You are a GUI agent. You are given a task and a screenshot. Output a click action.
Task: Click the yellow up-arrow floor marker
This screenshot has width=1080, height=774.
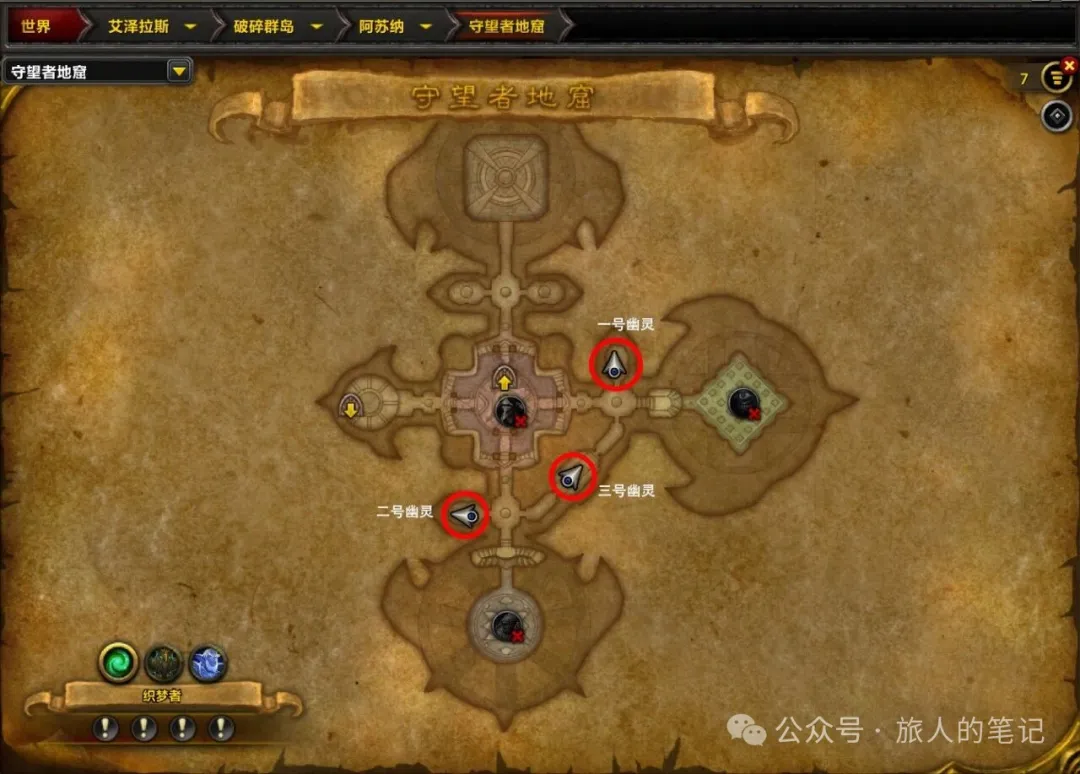coord(503,379)
